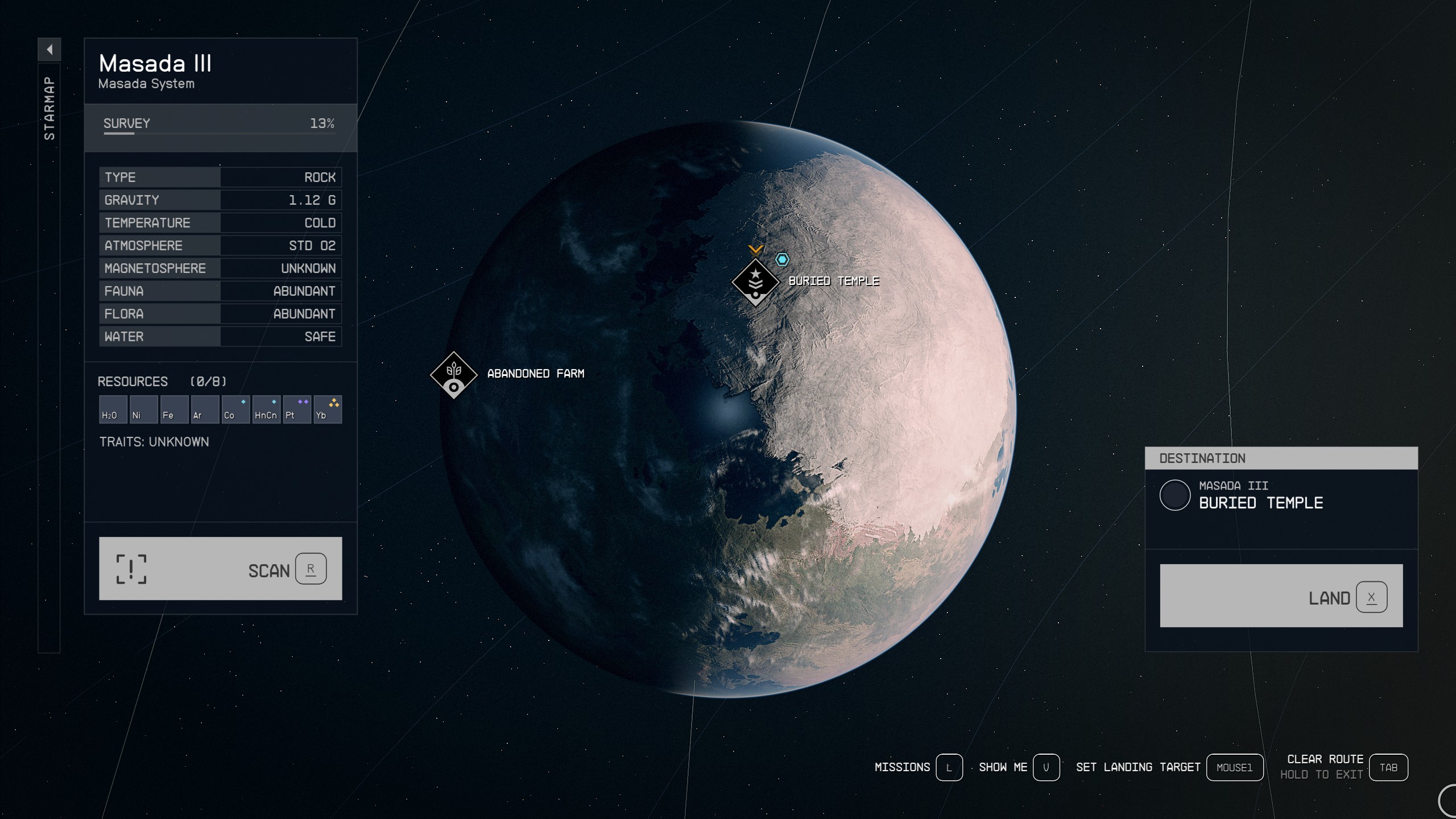The image size is (1456, 819).
Task: Click the Abandoned Farm location marker icon
Action: click(x=454, y=375)
